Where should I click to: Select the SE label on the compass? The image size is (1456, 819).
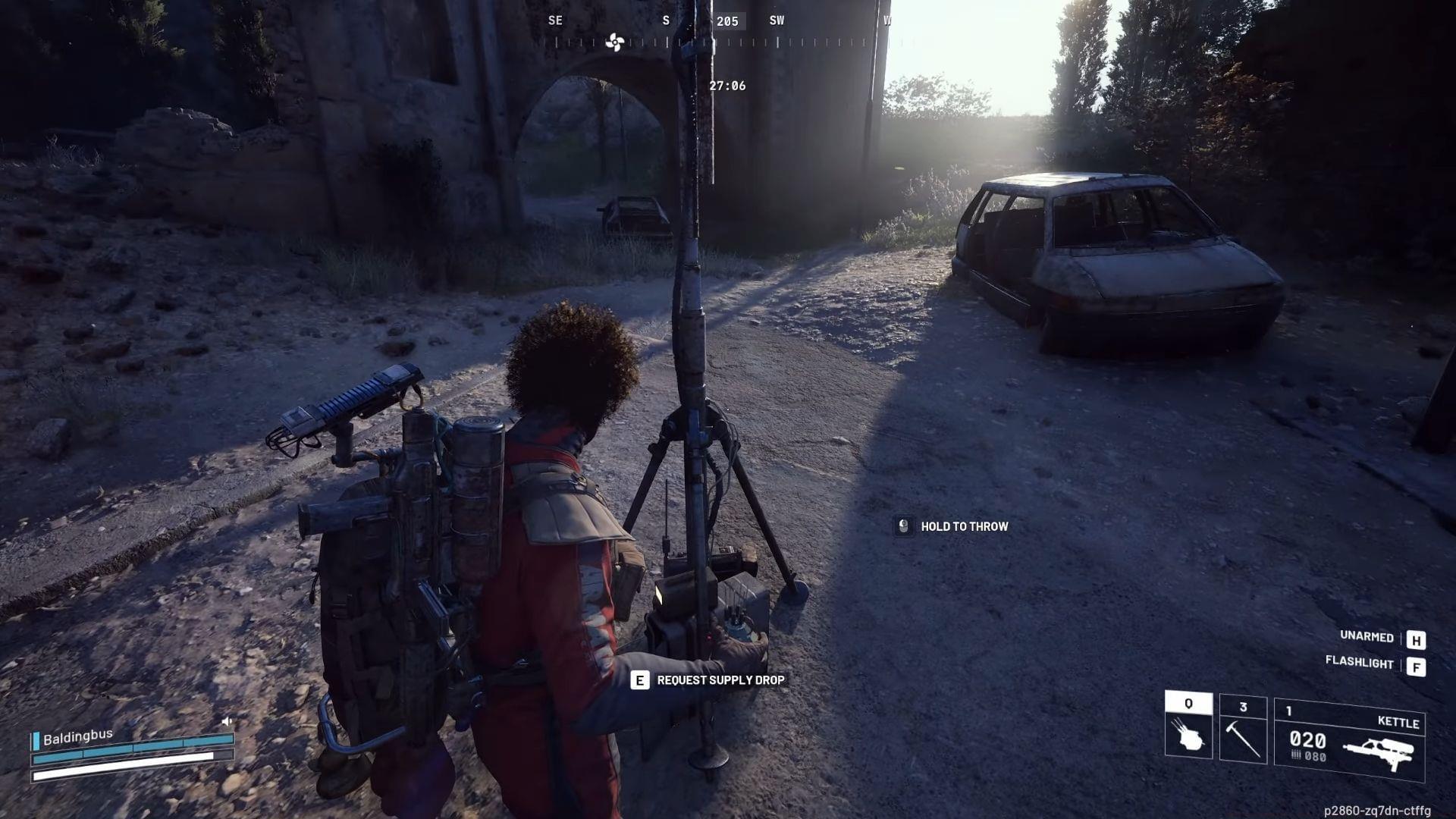click(x=555, y=20)
